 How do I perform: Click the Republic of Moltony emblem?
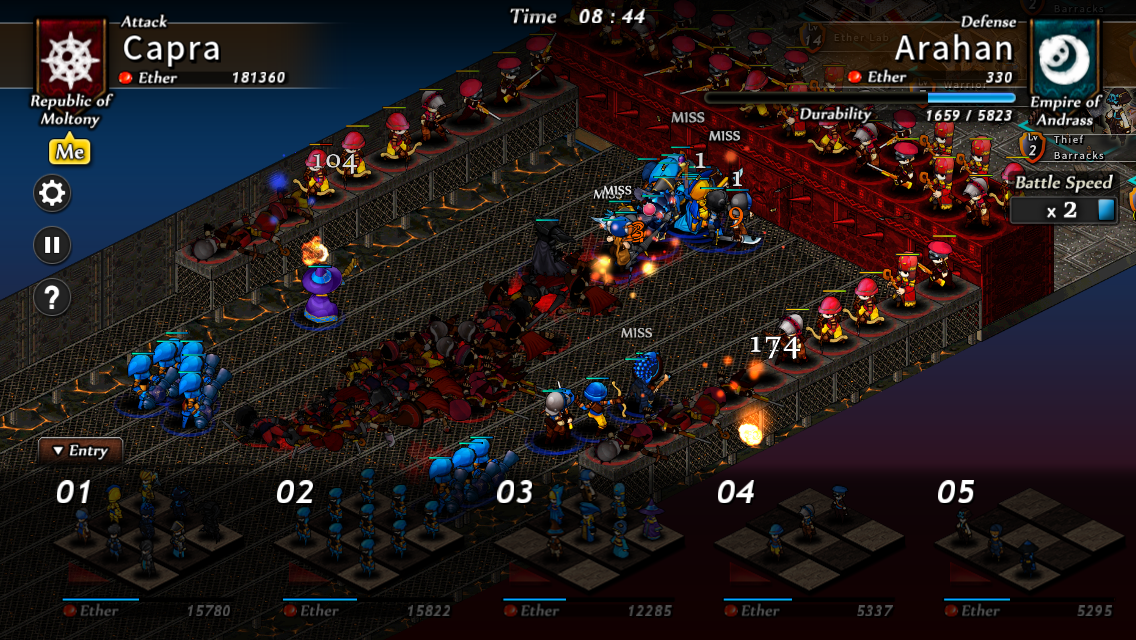(x=70, y=56)
